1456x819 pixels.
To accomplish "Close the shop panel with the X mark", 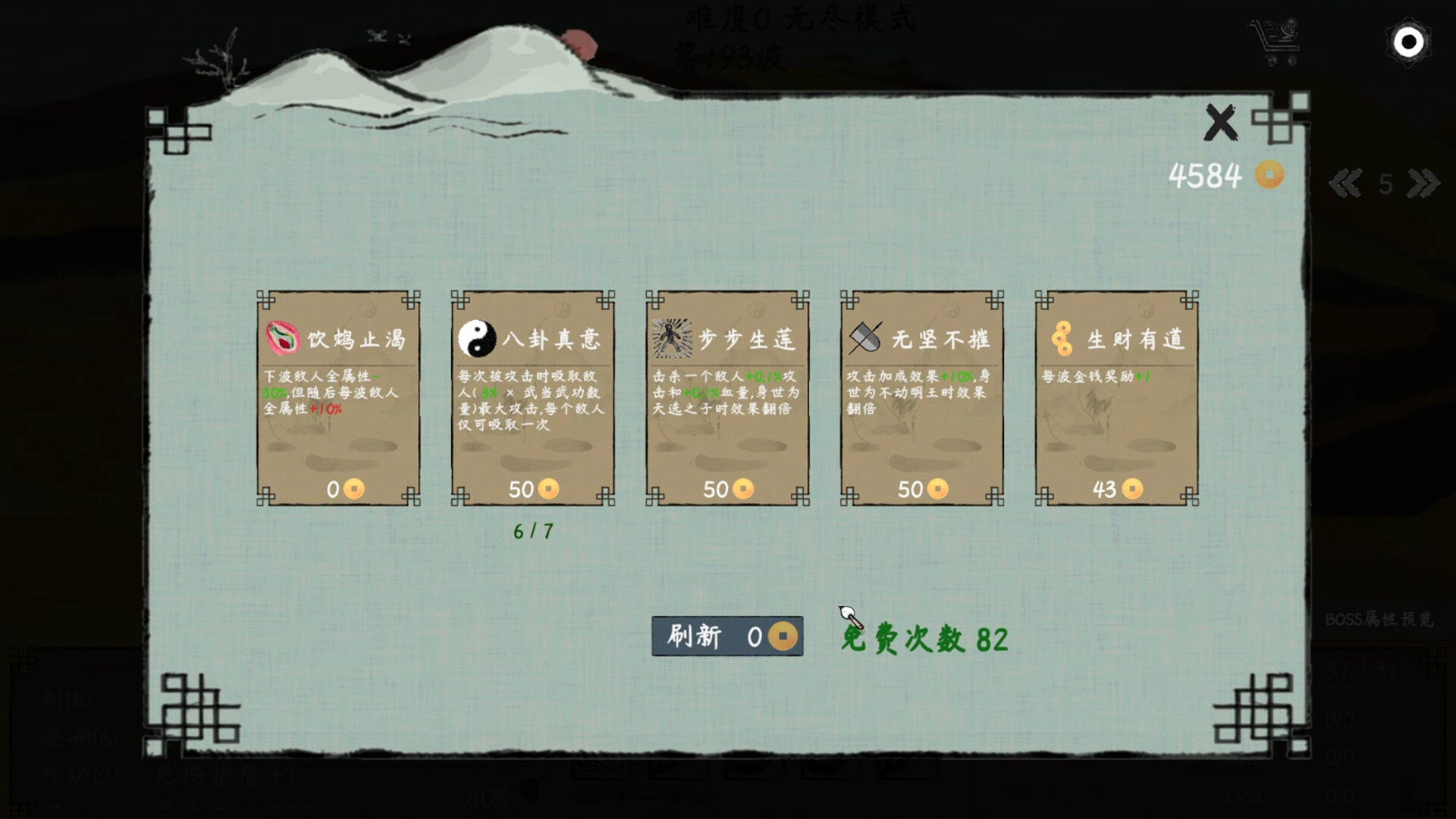I will [1221, 121].
